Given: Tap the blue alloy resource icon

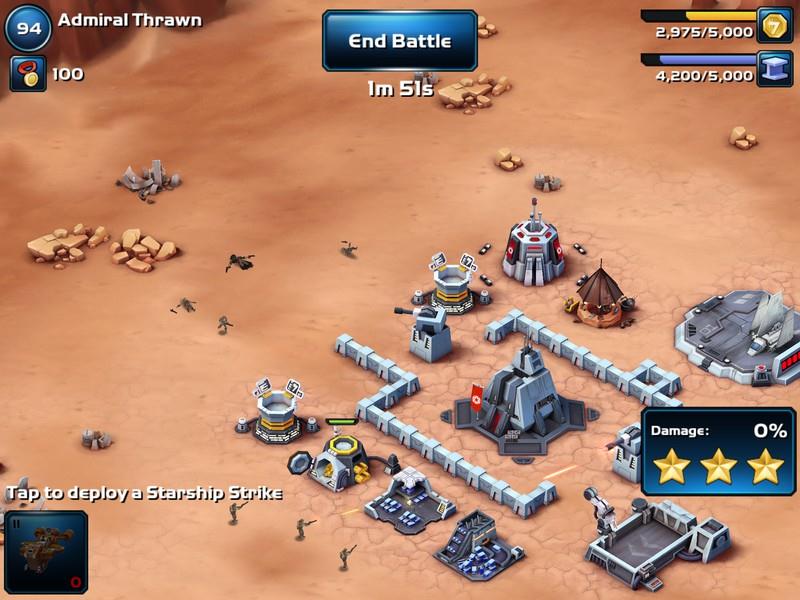Looking at the screenshot, I should (x=774, y=68).
